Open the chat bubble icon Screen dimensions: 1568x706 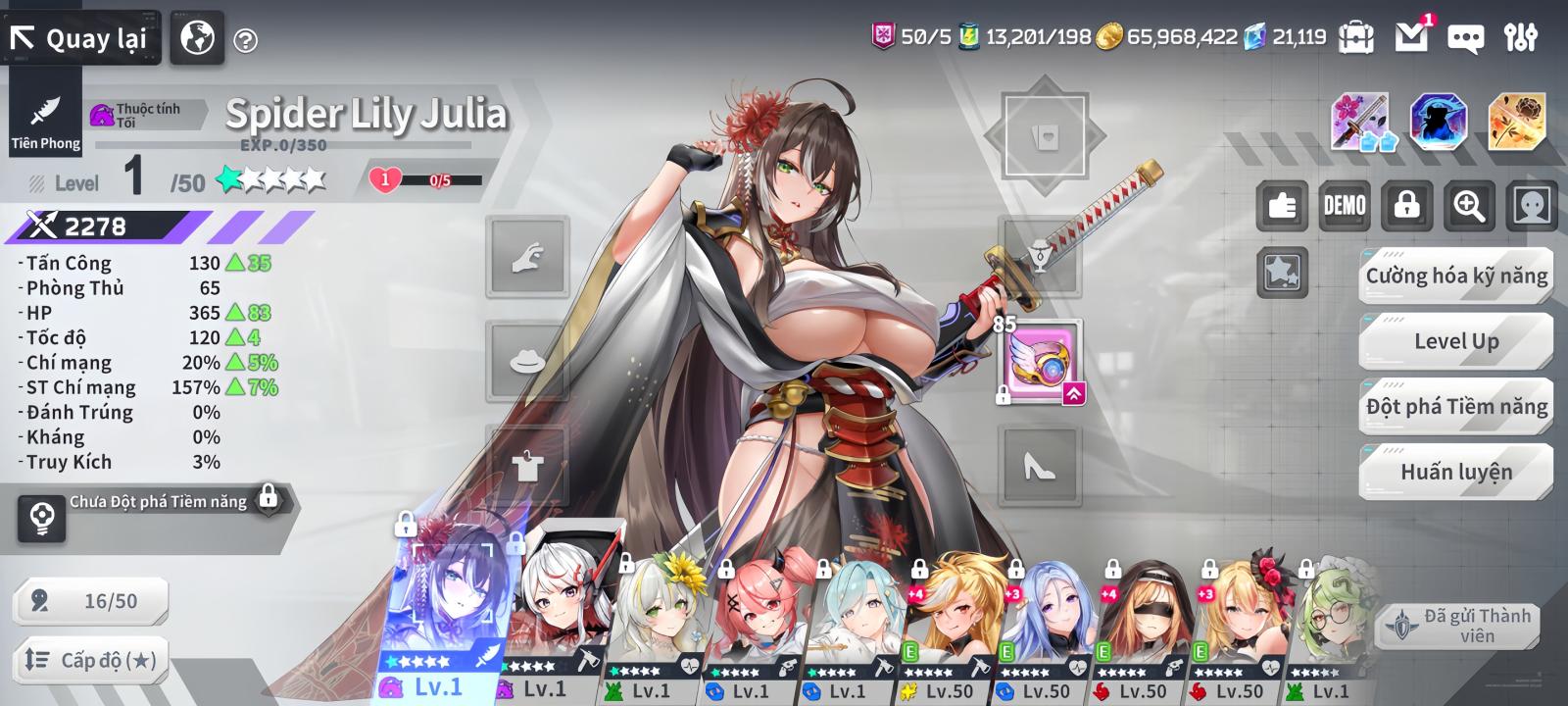click(1465, 38)
